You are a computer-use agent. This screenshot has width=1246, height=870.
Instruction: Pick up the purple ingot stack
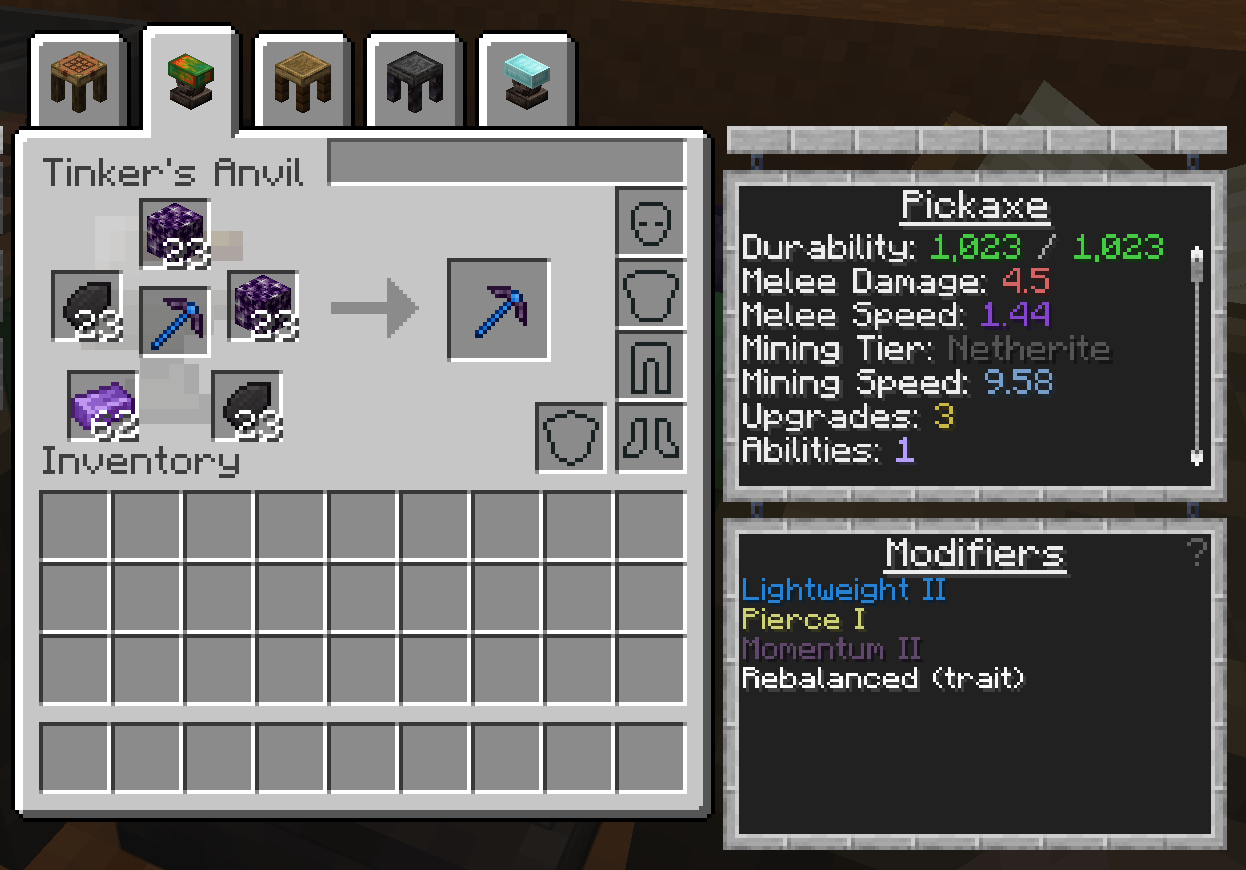point(103,406)
